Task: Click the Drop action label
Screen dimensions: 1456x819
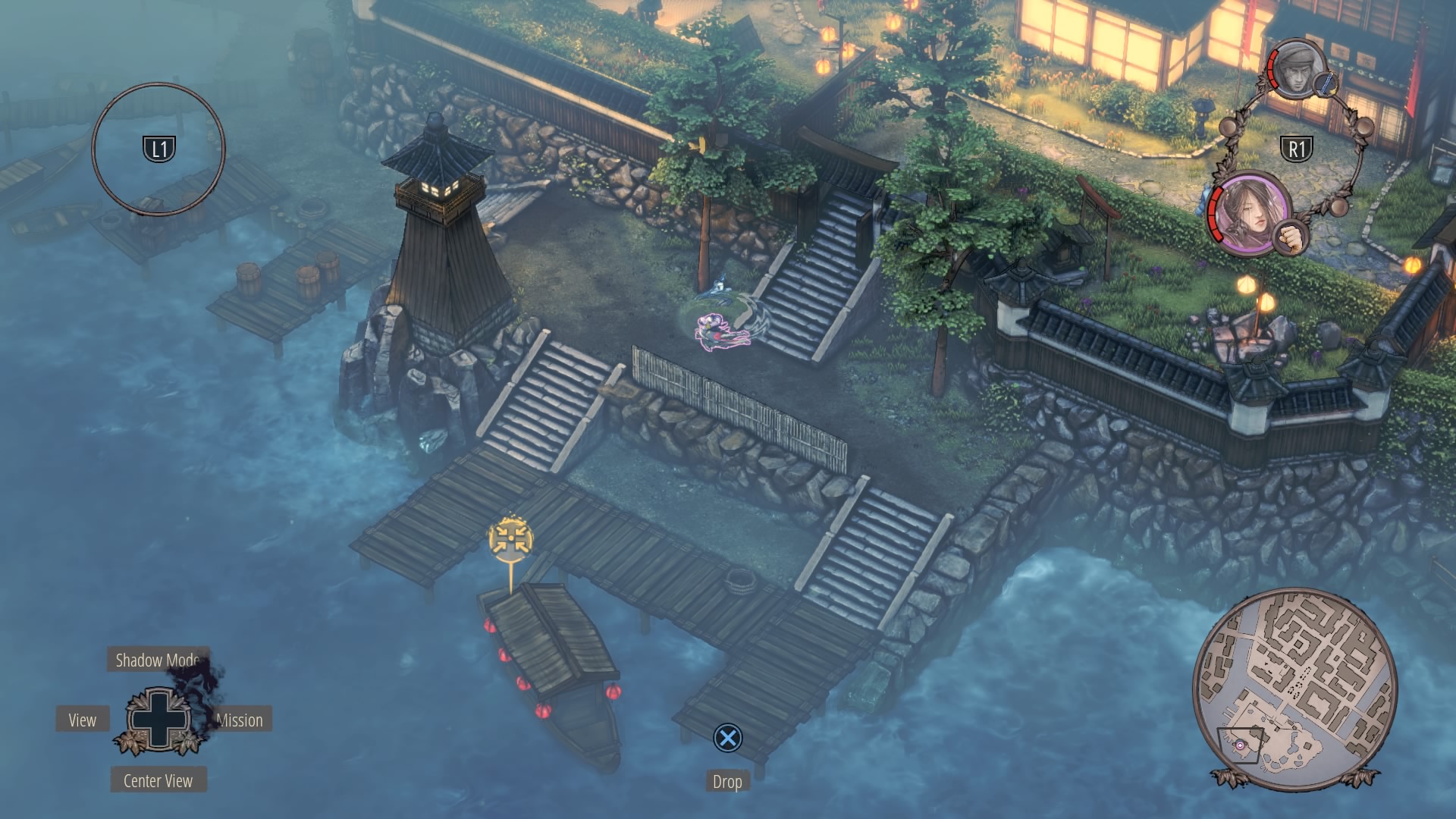Action: coord(726,781)
